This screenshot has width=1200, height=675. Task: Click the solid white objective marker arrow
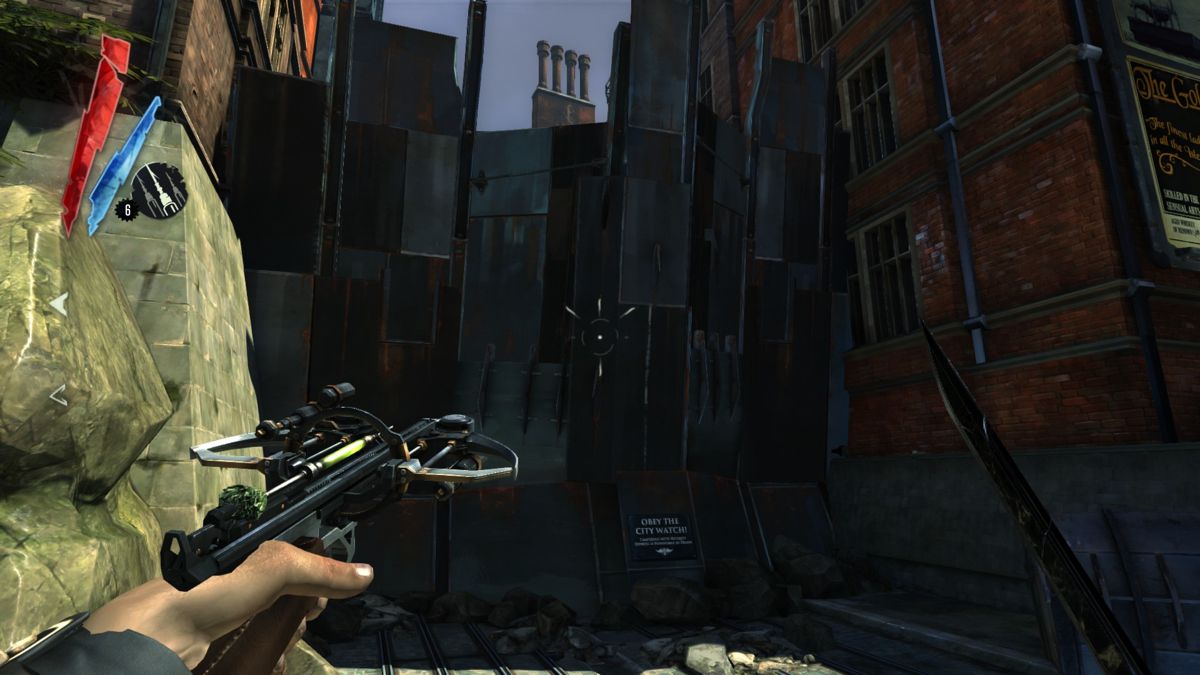click(60, 304)
